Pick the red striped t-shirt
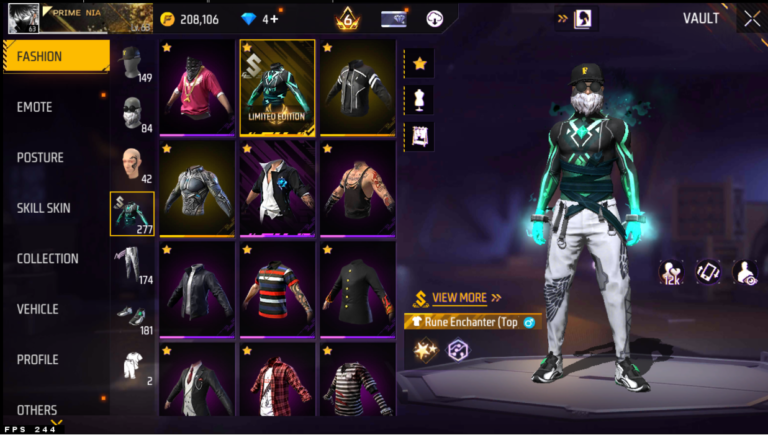Image resolution: width=768 pixels, height=435 pixels. click(x=277, y=288)
